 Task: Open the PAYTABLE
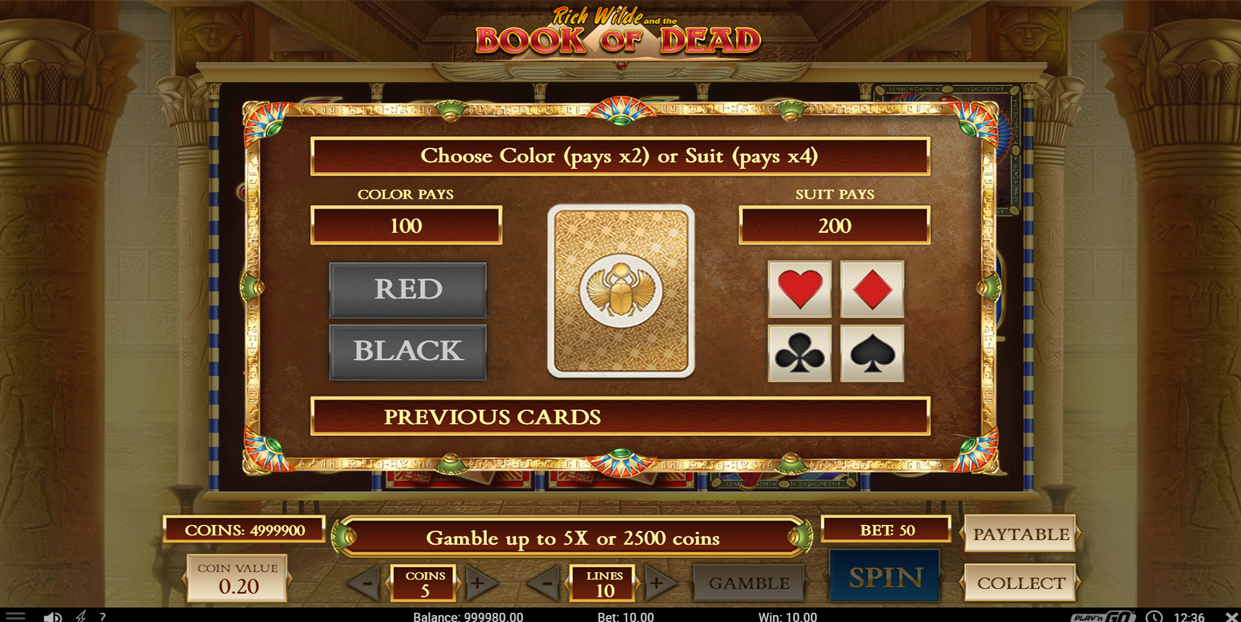coord(1020,535)
